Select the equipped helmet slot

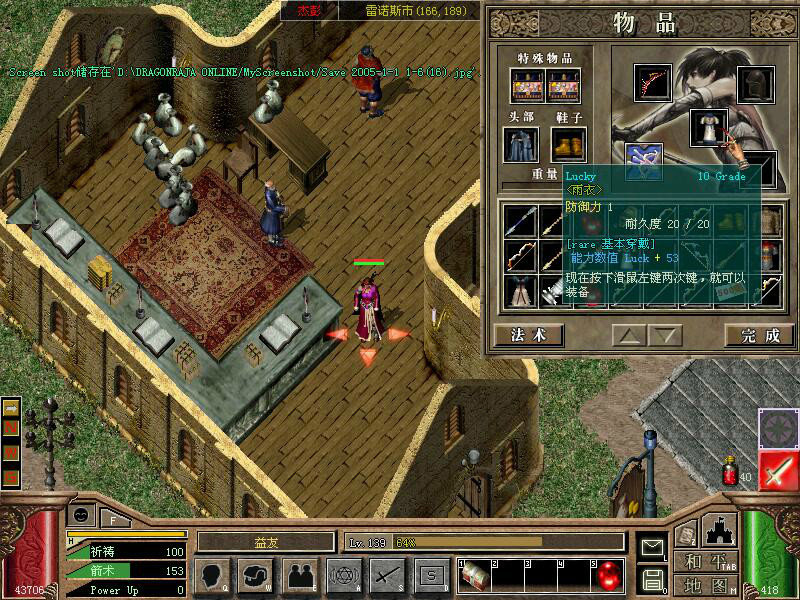pyautogui.click(x=756, y=86)
